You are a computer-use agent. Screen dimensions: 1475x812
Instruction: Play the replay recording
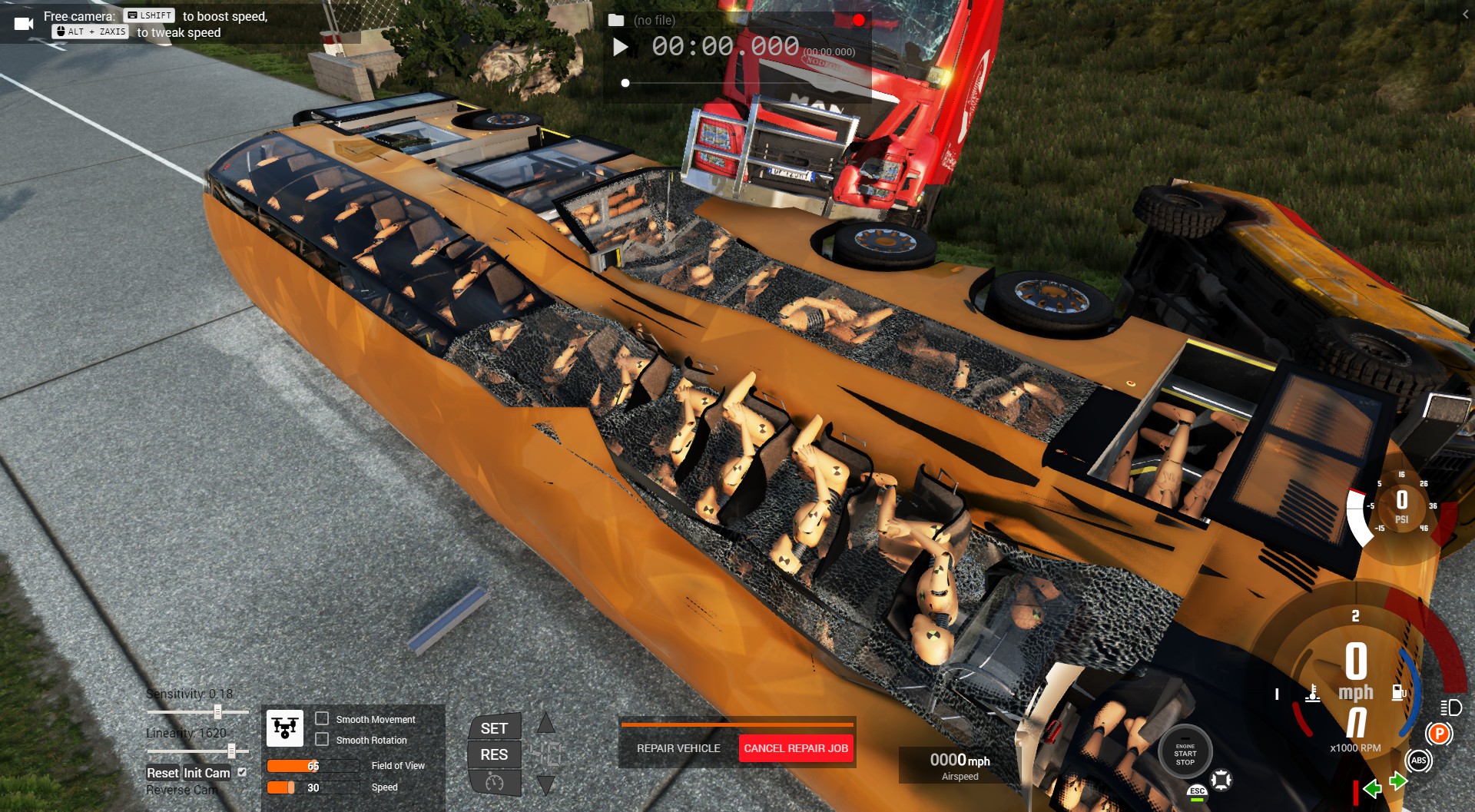click(621, 48)
